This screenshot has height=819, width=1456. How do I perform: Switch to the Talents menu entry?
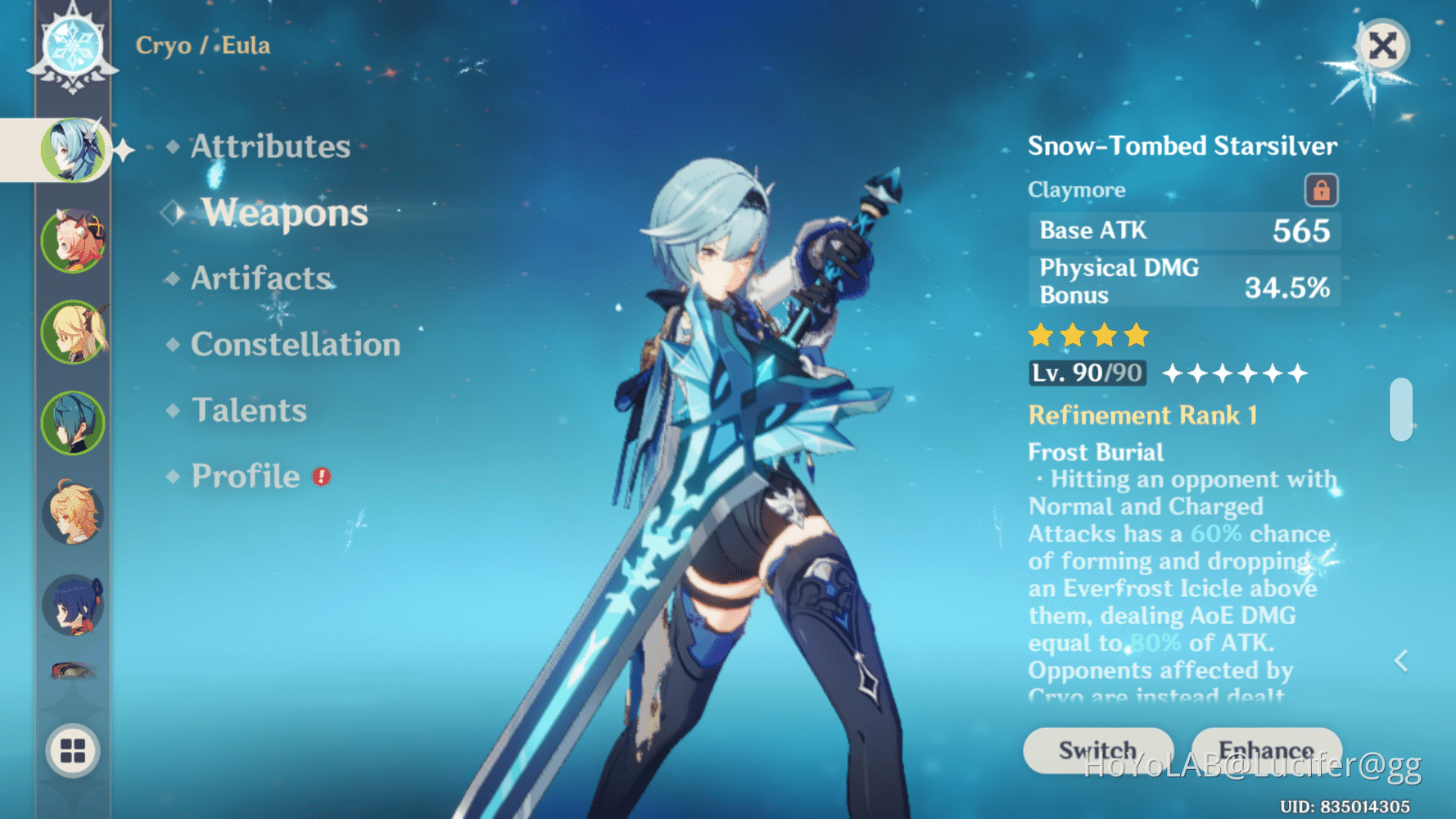coord(248,409)
